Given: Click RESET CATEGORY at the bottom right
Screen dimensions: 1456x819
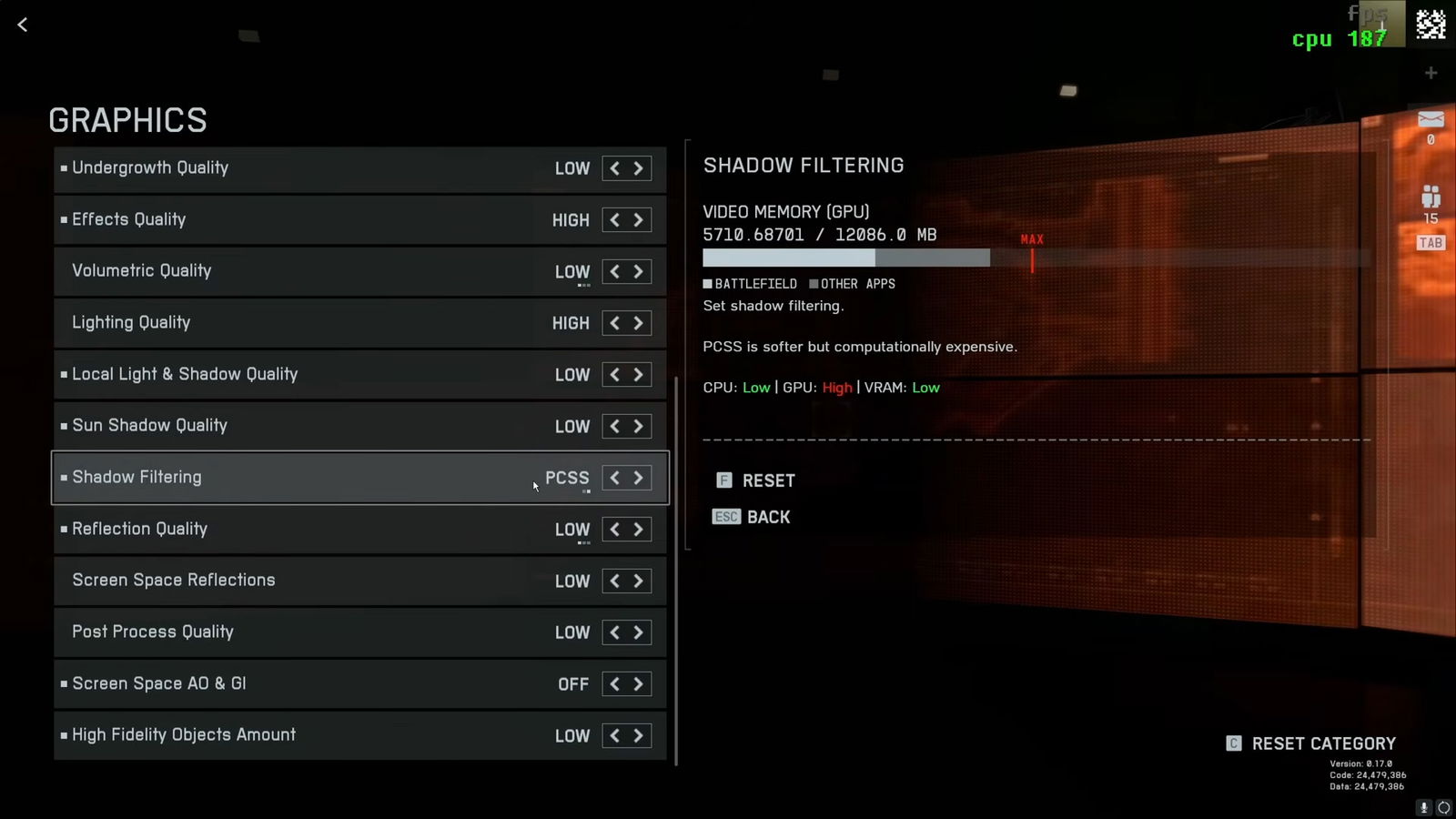Looking at the screenshot, I should 1324,743.
